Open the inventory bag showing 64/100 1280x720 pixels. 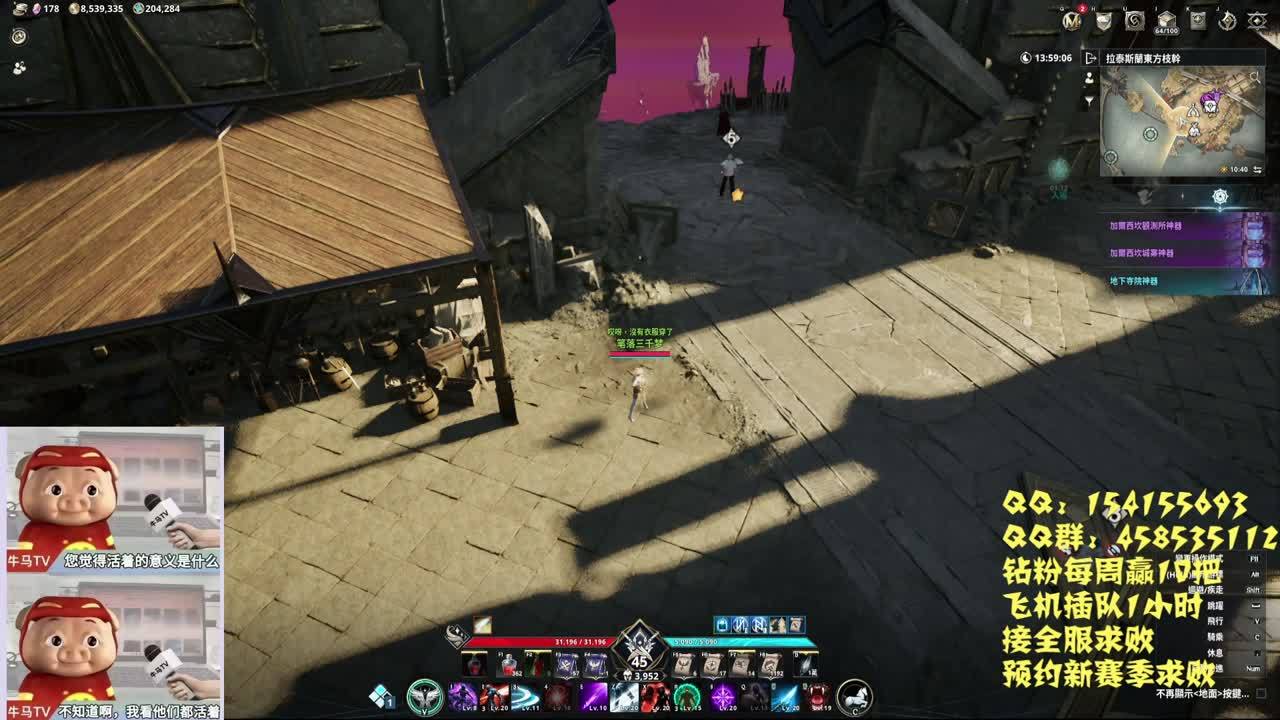point(1166,20)
